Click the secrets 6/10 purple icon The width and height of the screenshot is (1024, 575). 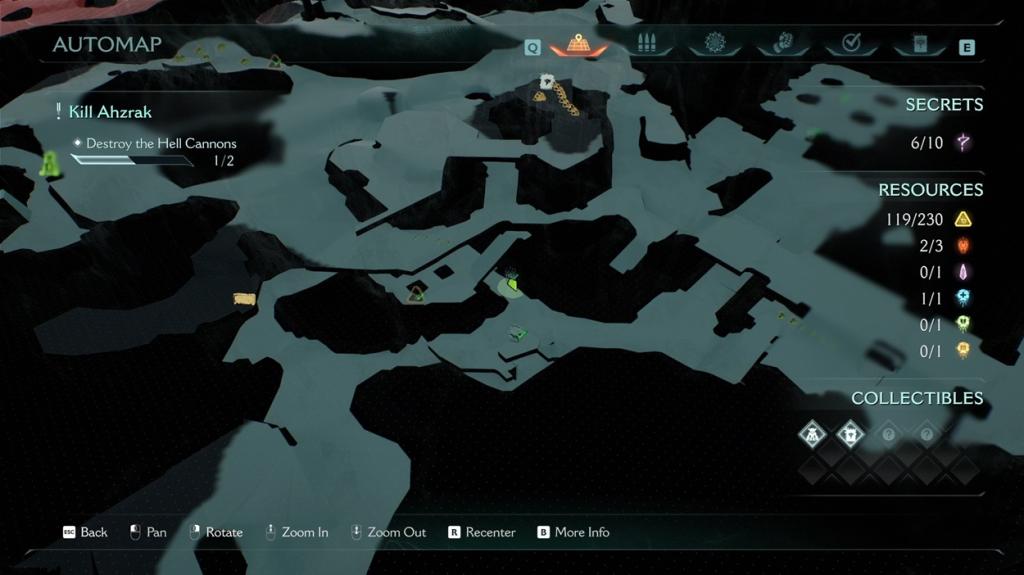click(x=963, y=142)
